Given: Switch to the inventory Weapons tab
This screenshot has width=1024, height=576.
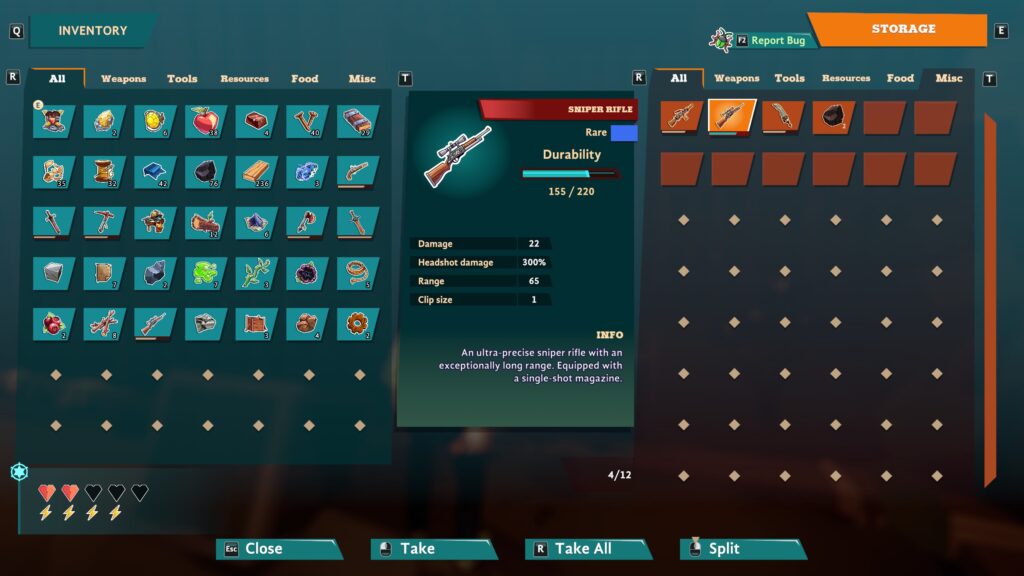Looking at the screenshot, I should 123,78.
